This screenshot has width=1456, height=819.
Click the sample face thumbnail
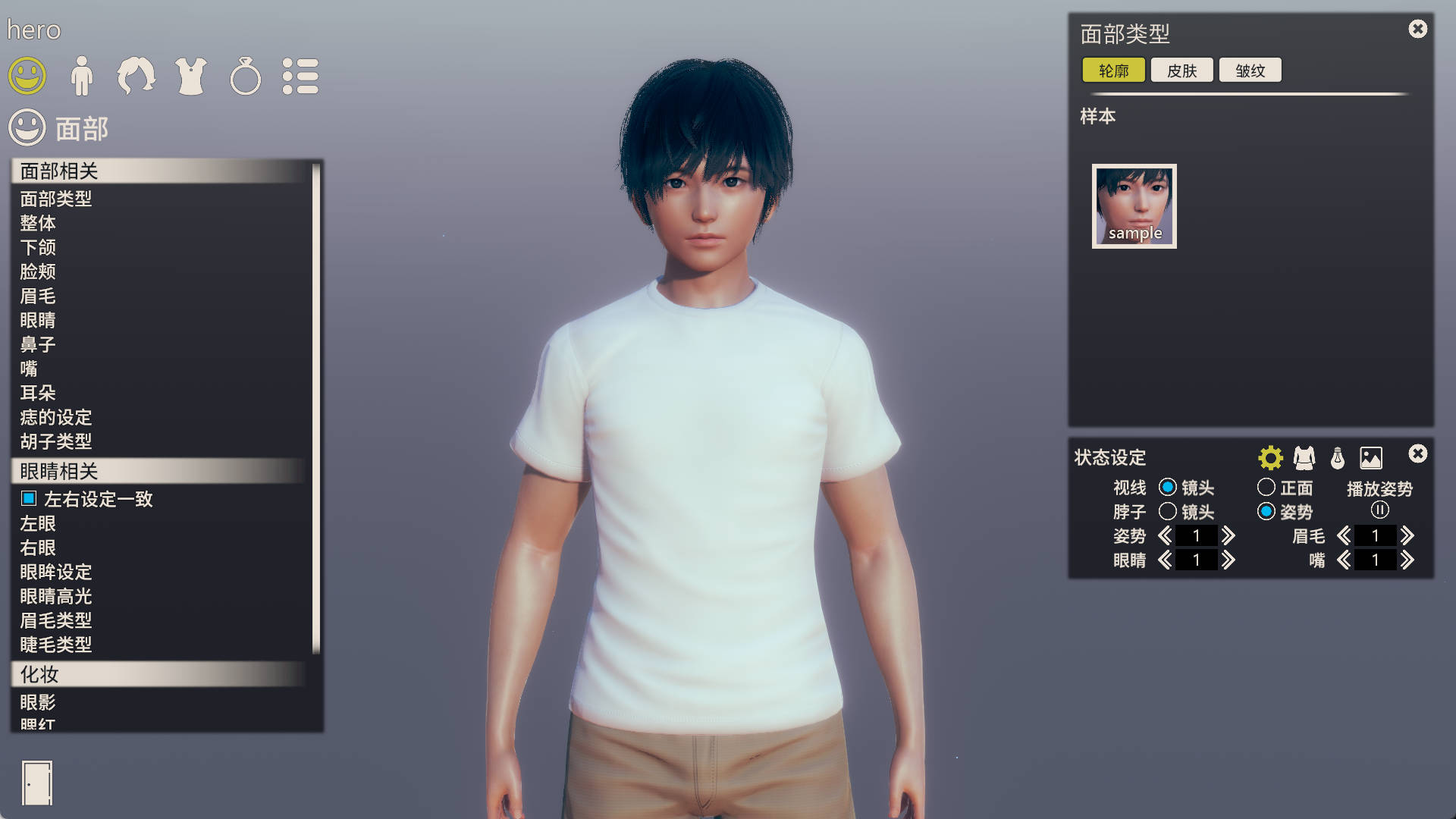pyautogui.click(x=1133, y=205)
